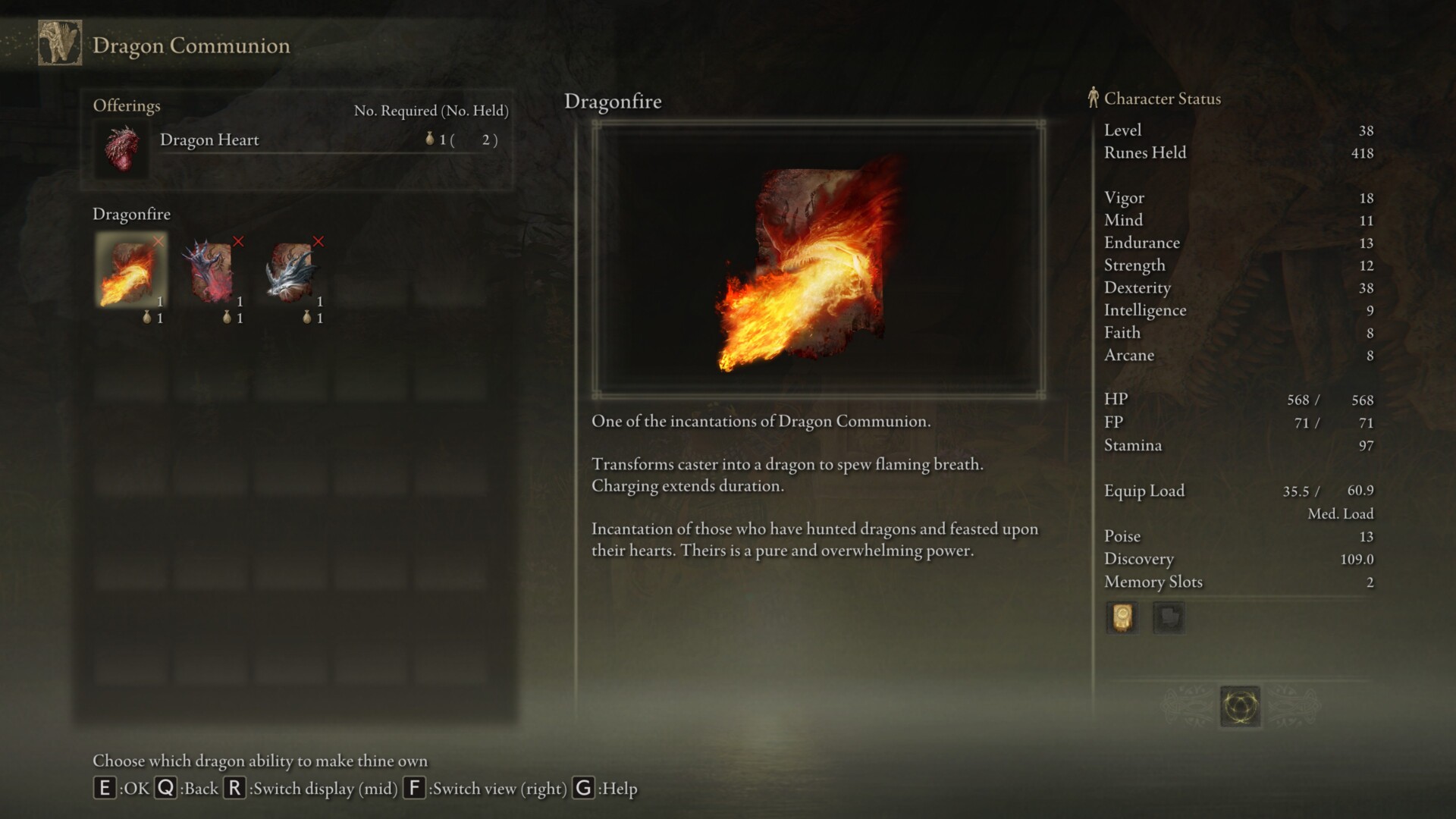Screen dimensions: 1456x819
Task: Select the dark empty memory slot icon
Action: [x=1168, y=618]
